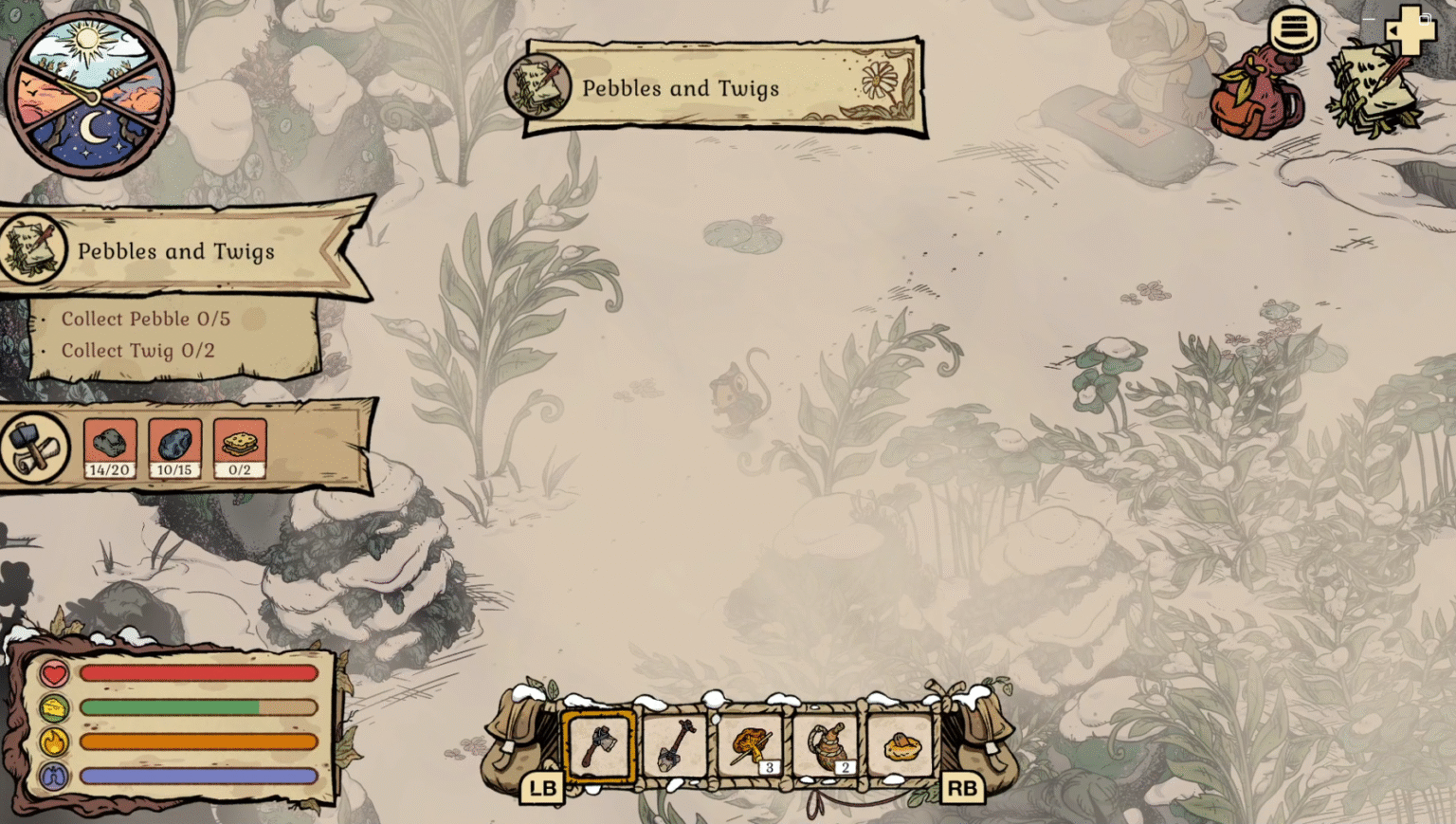Click the LB button prompt on the hotbar
Screen dimensions: 1456x824
[540, 787]
